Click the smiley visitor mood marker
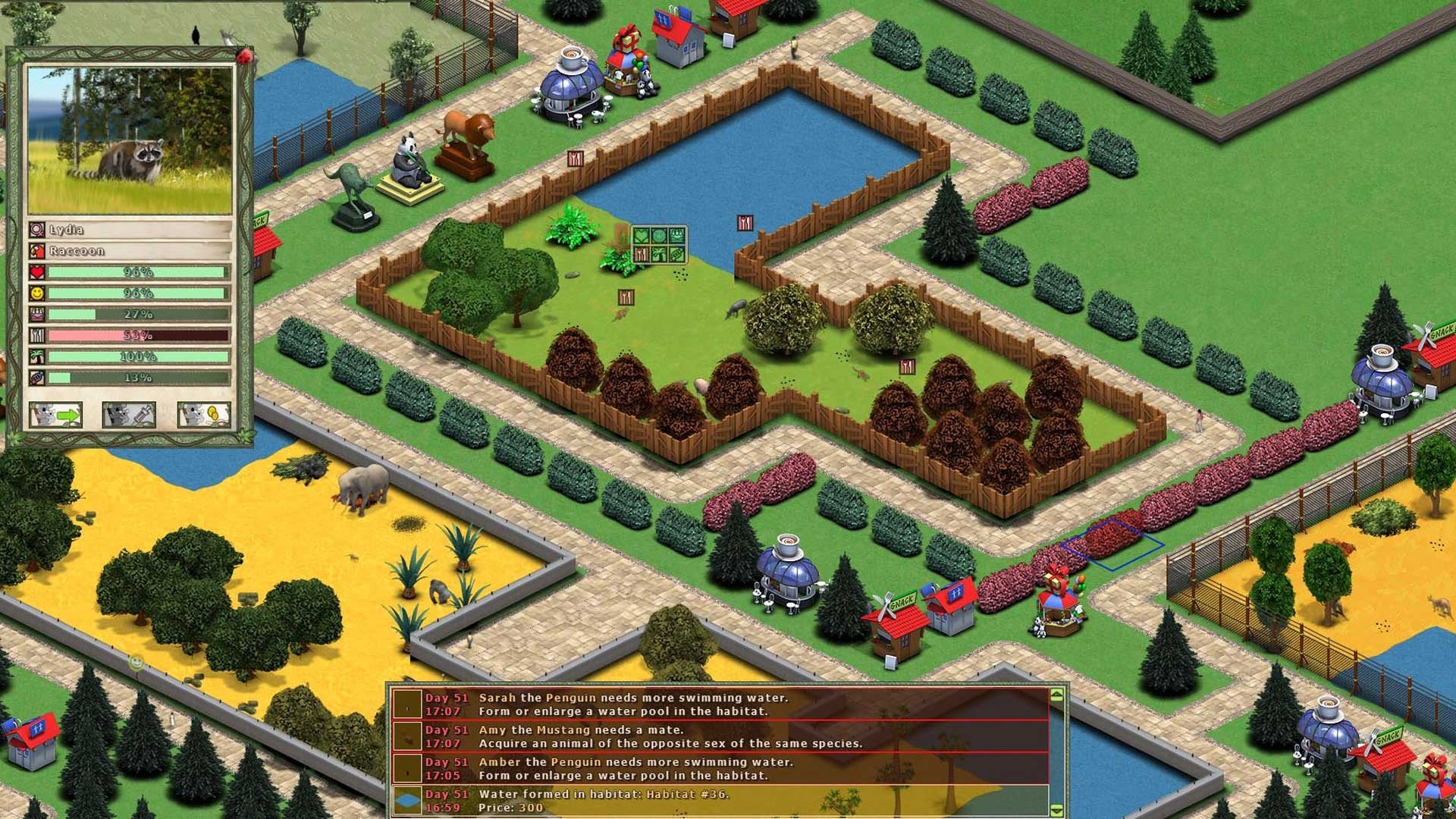This screenshot has height=819, width=1456. tap(136, 663)
